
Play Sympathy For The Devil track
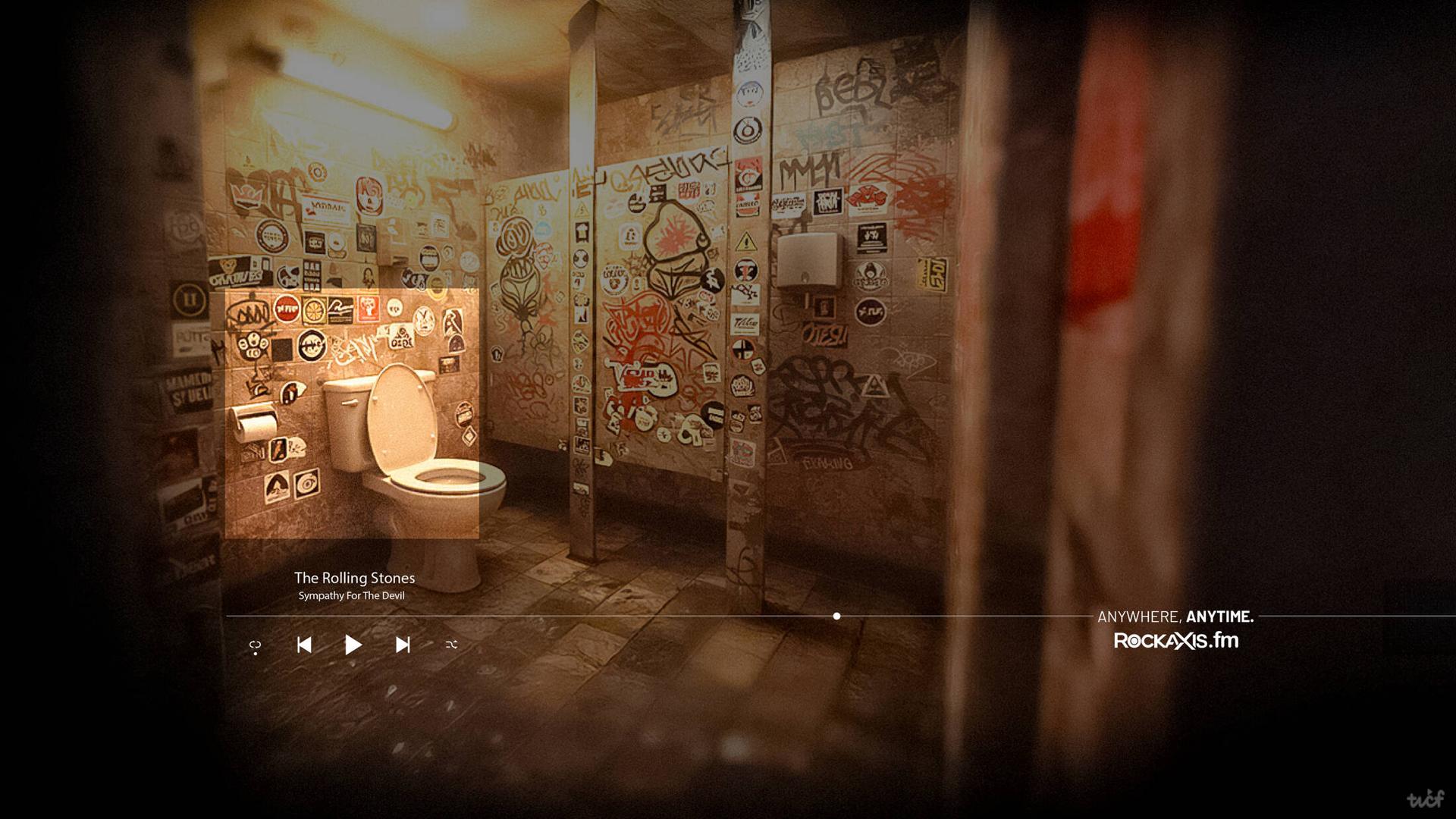point(353,645)
